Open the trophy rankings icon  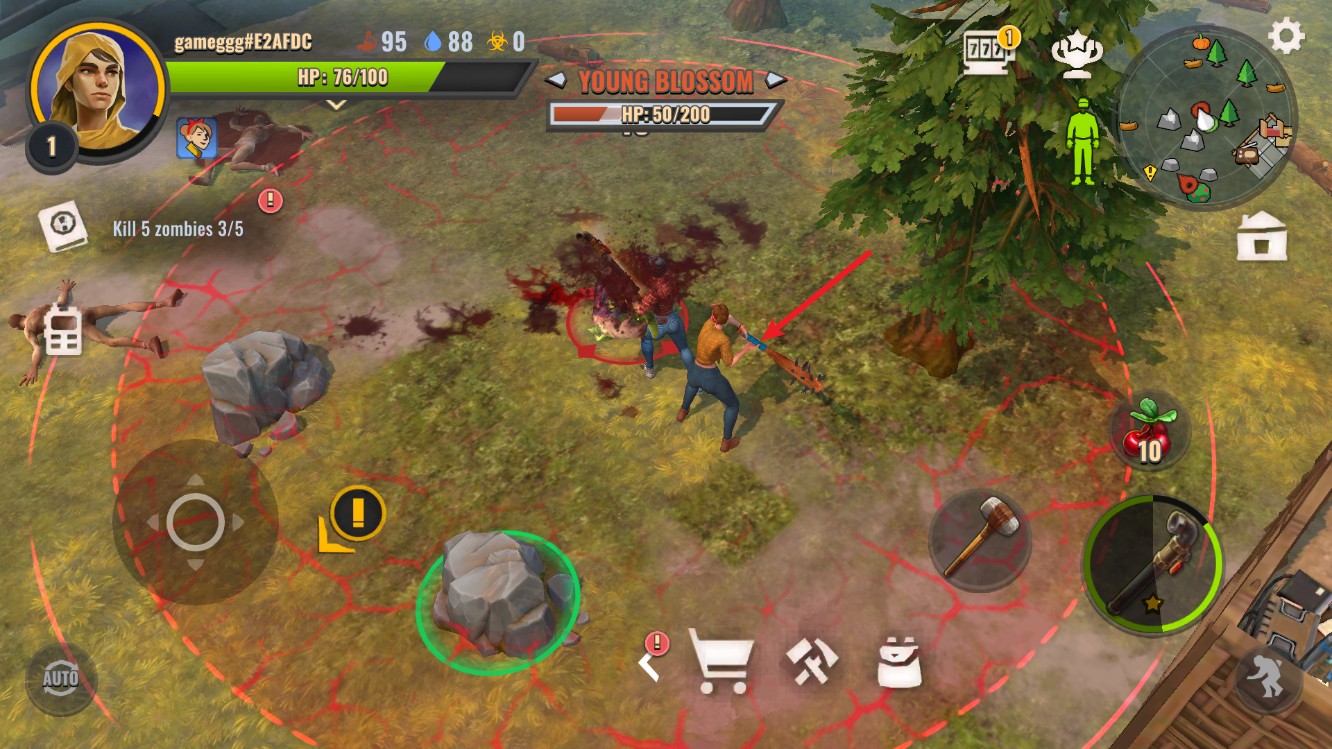coord(1076,57)
